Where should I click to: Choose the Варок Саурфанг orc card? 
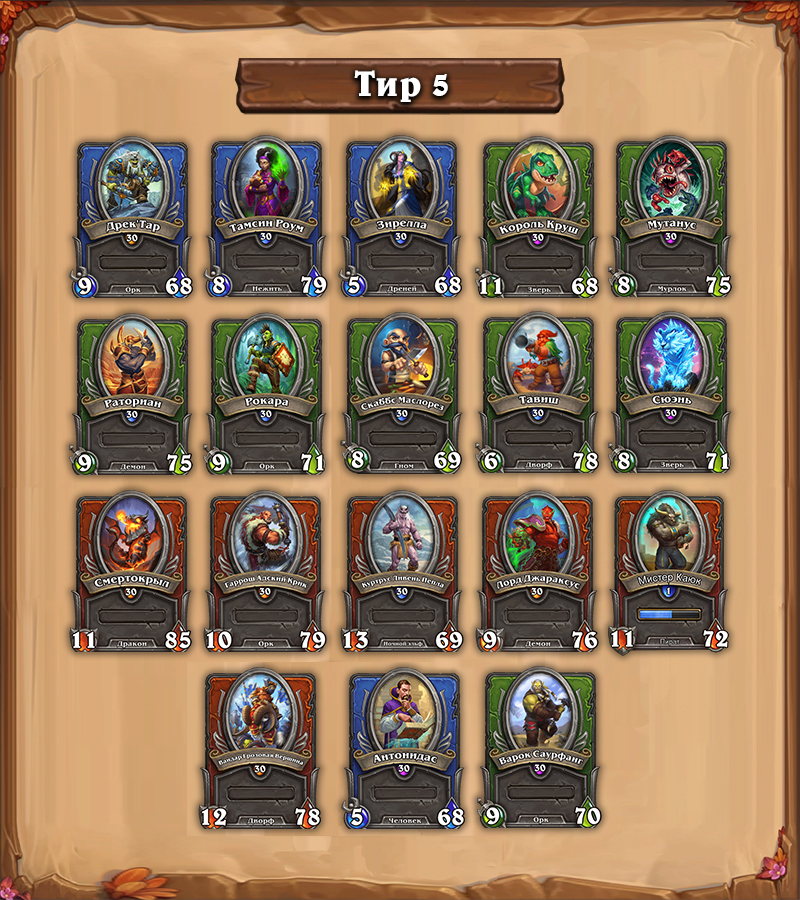pyautogui.click(x=540, y=750)
